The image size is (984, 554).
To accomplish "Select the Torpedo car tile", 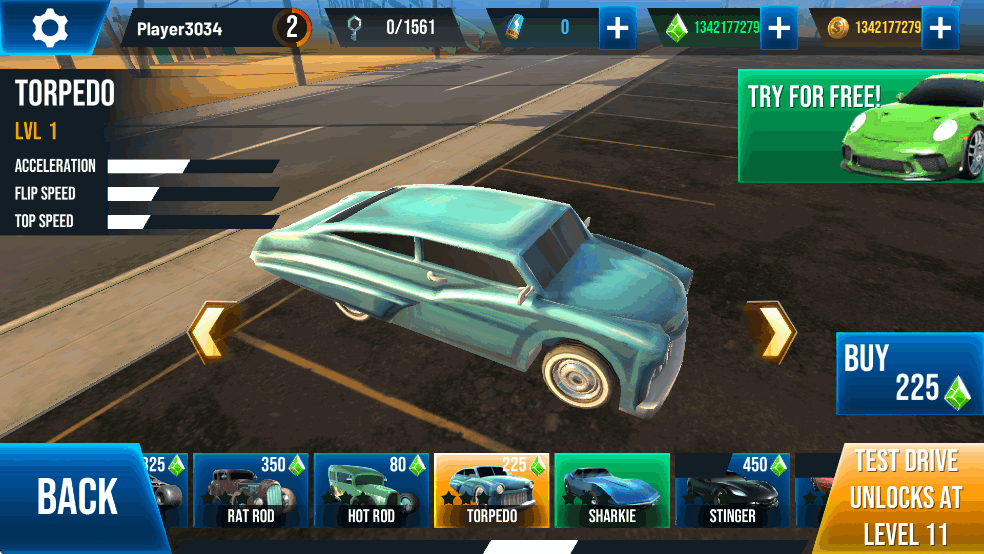I will [x=492, y=490].
